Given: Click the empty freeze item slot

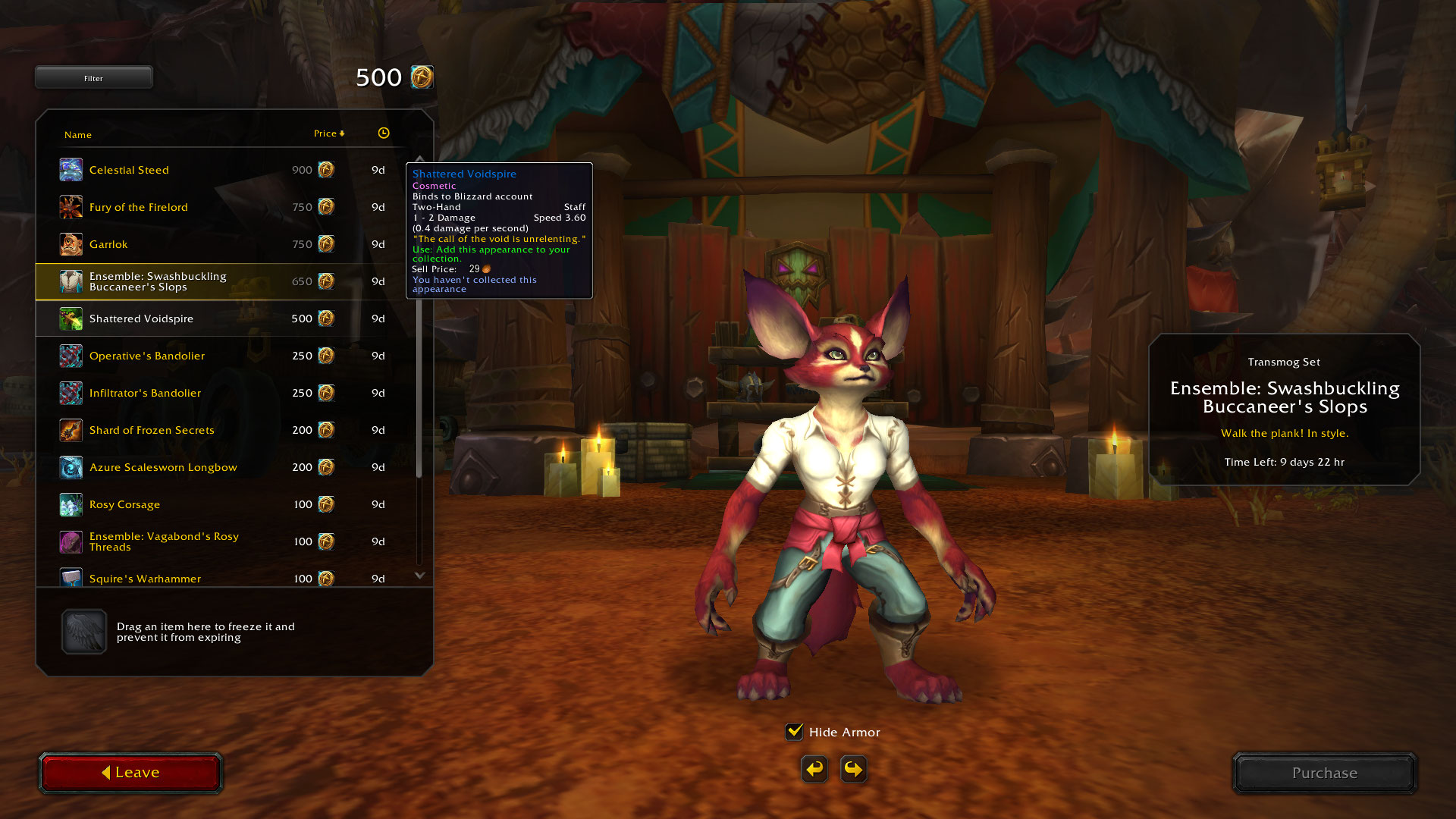Looking at the screenshot, I should tap(84, 632).
